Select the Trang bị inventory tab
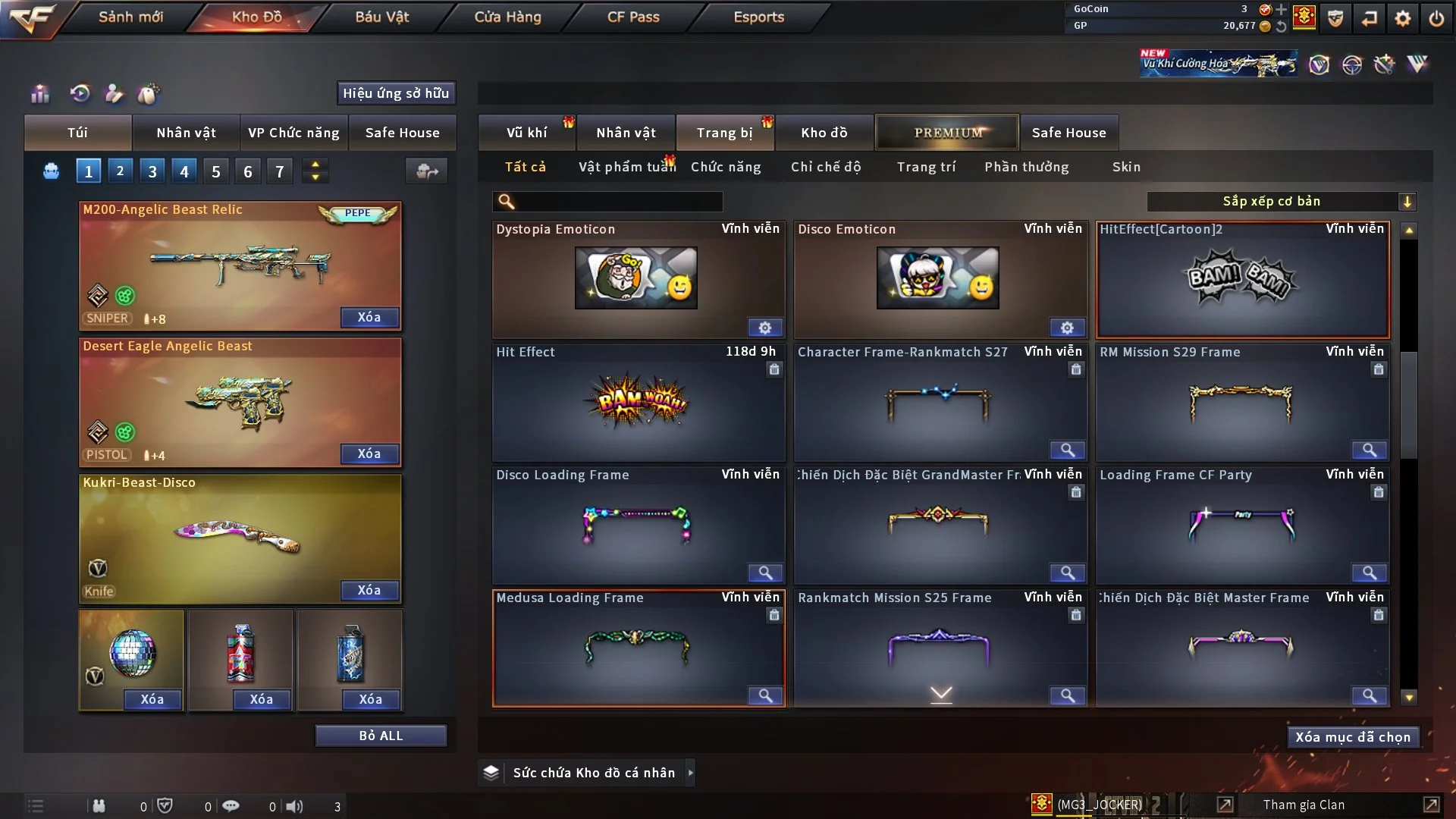1456x819 pixels. tap(724, 133)
